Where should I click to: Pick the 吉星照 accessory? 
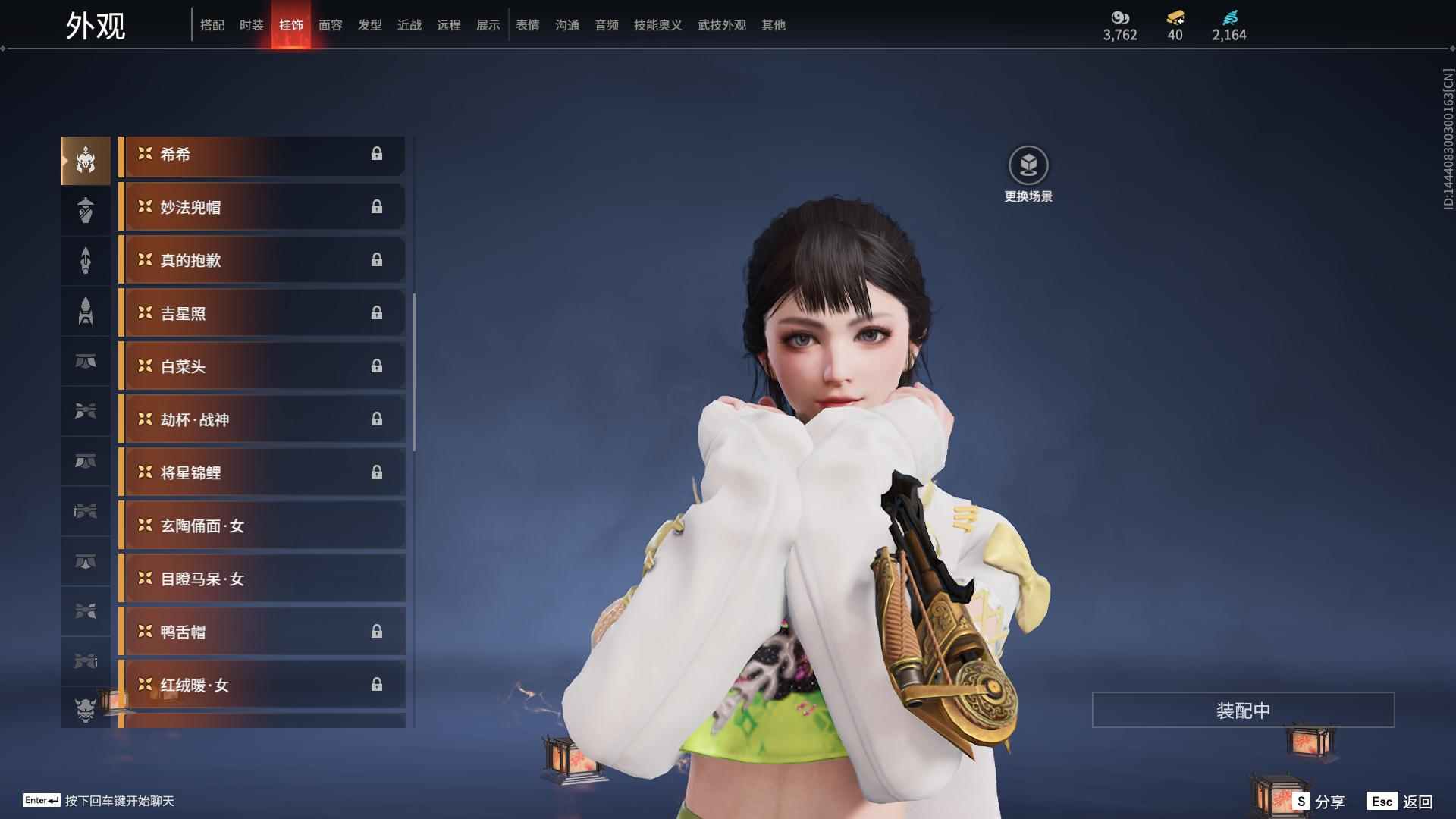(x=262, y=313)
